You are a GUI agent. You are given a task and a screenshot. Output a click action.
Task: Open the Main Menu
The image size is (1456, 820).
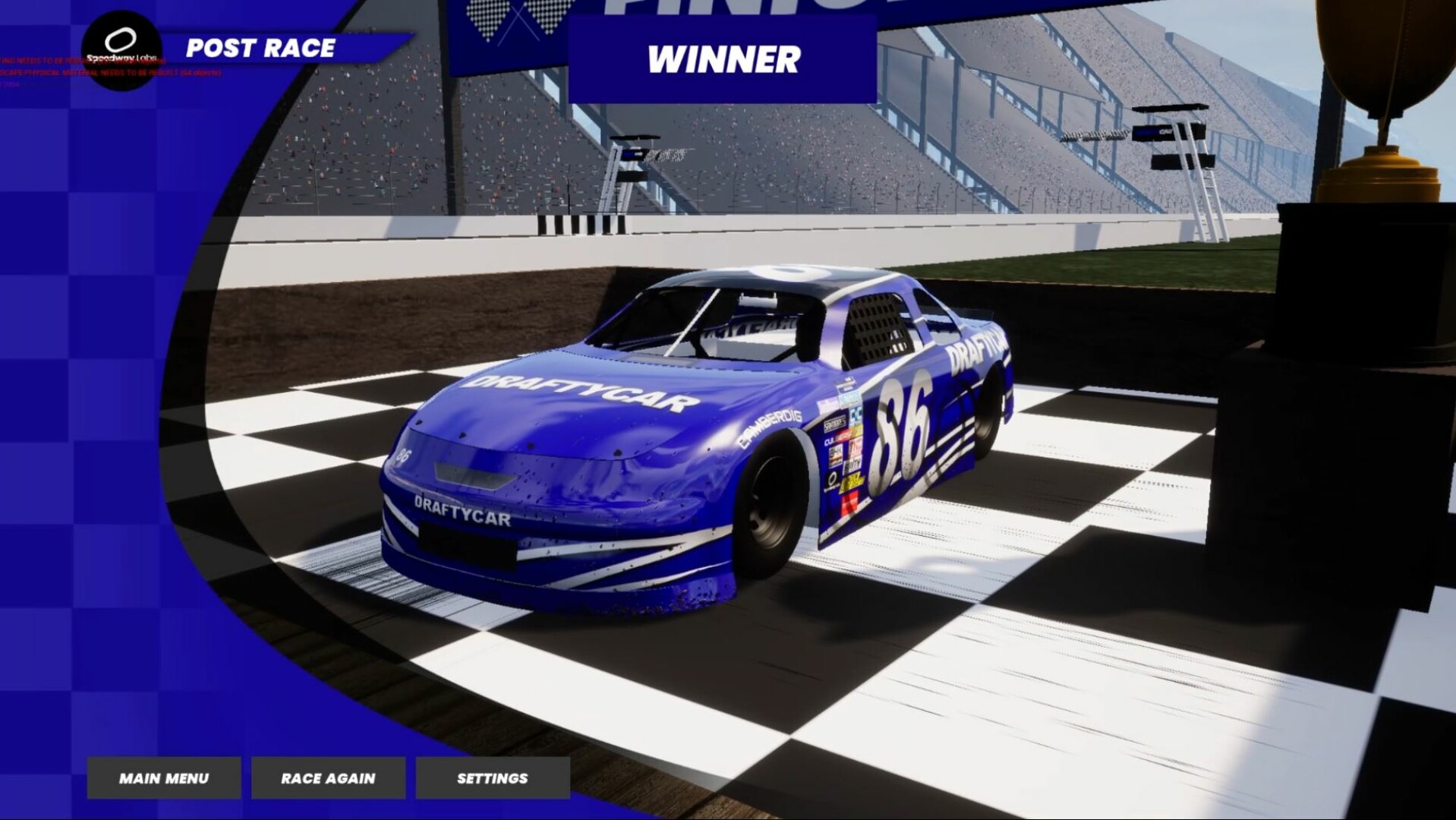164,777
